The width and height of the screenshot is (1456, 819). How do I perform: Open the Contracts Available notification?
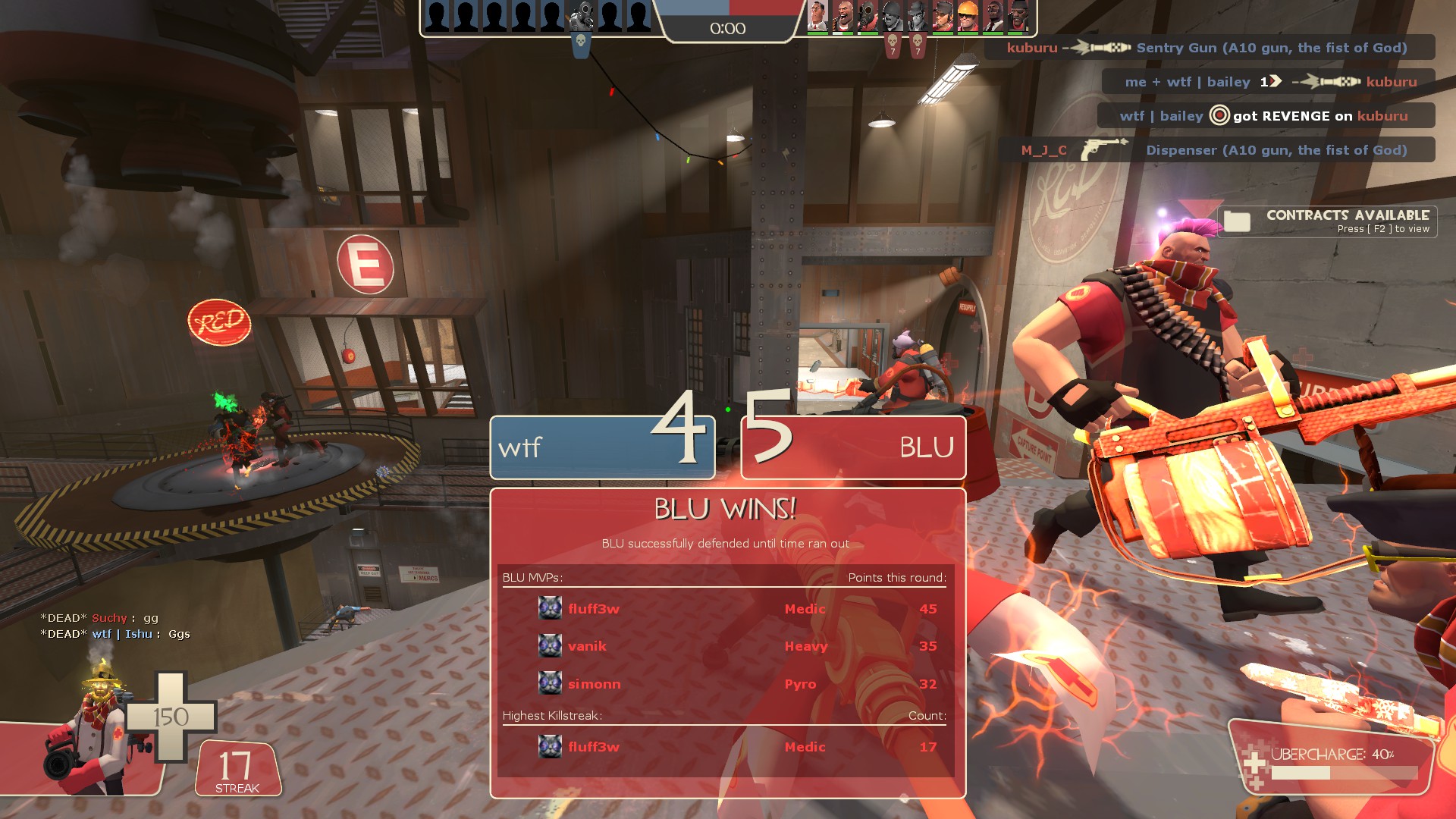1327,221
